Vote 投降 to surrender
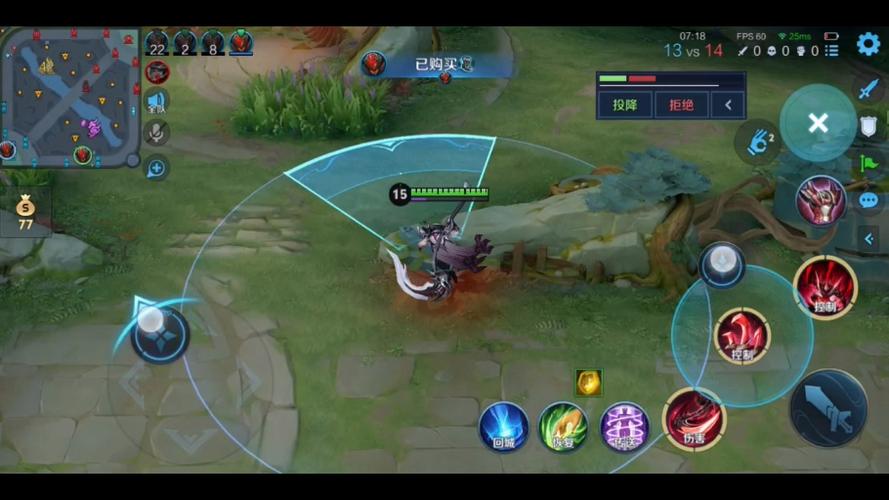889x500 pixels. 626,104
